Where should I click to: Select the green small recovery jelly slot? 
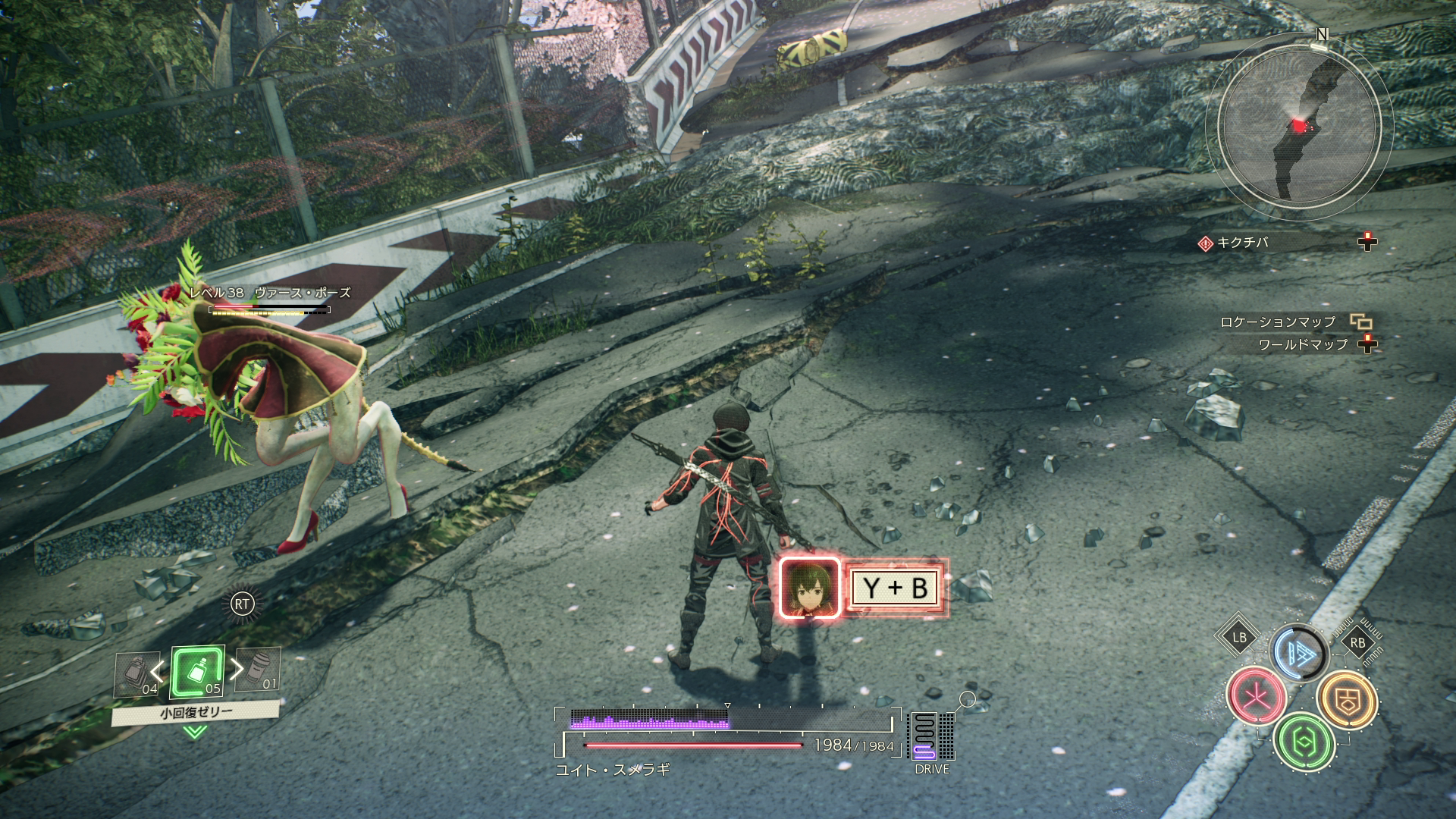click(x=197, y=672)
